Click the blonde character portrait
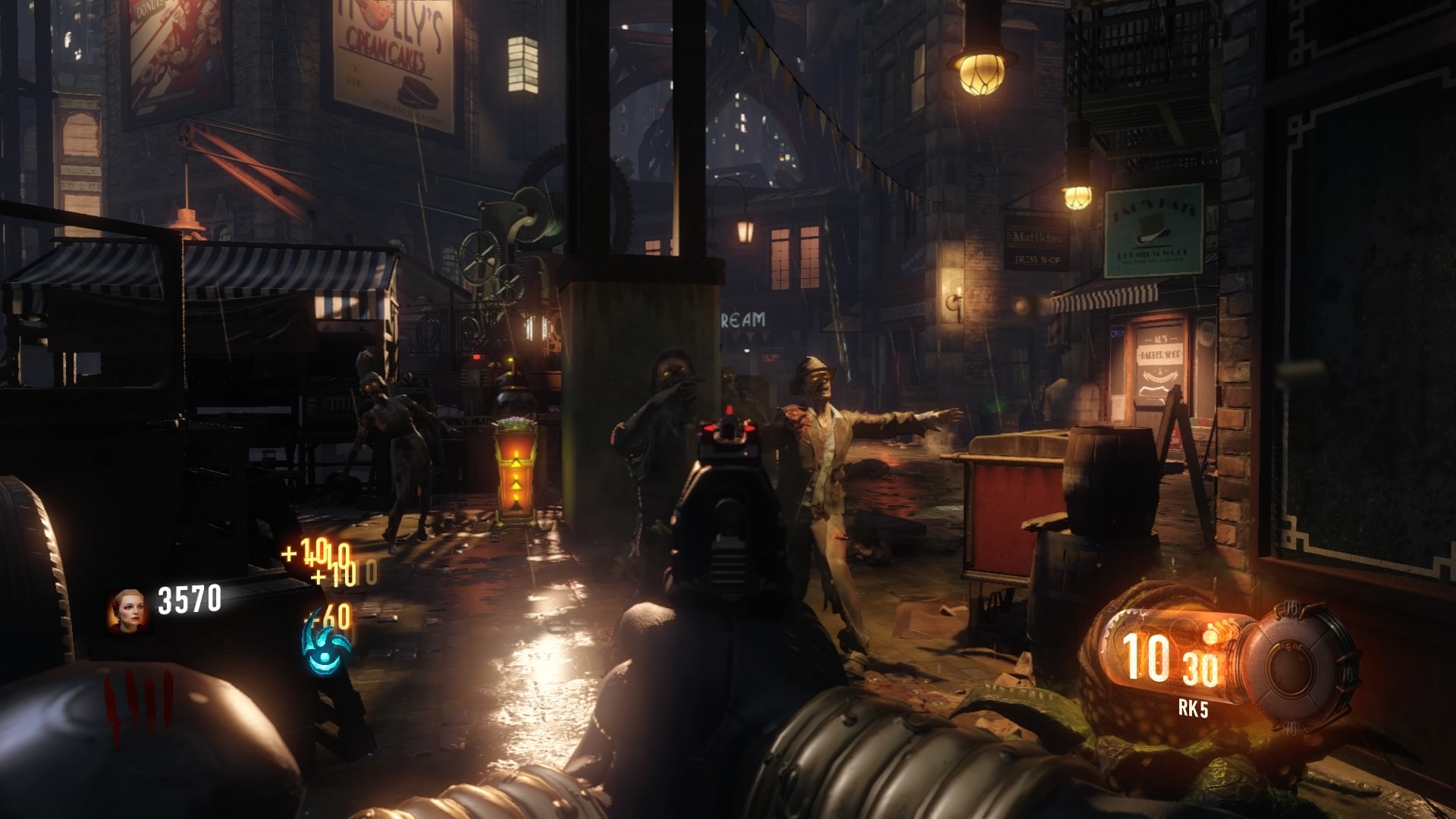This screenshot has width=1456, height=819. click(x=127, y=610)
